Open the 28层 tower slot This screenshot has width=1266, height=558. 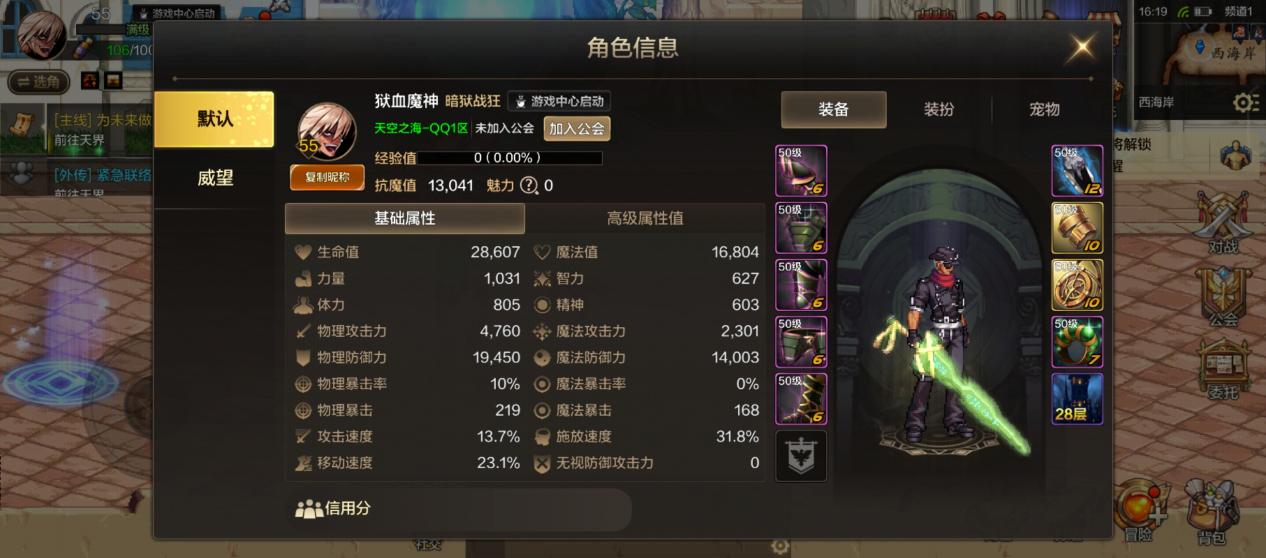tap(1077, 399)
